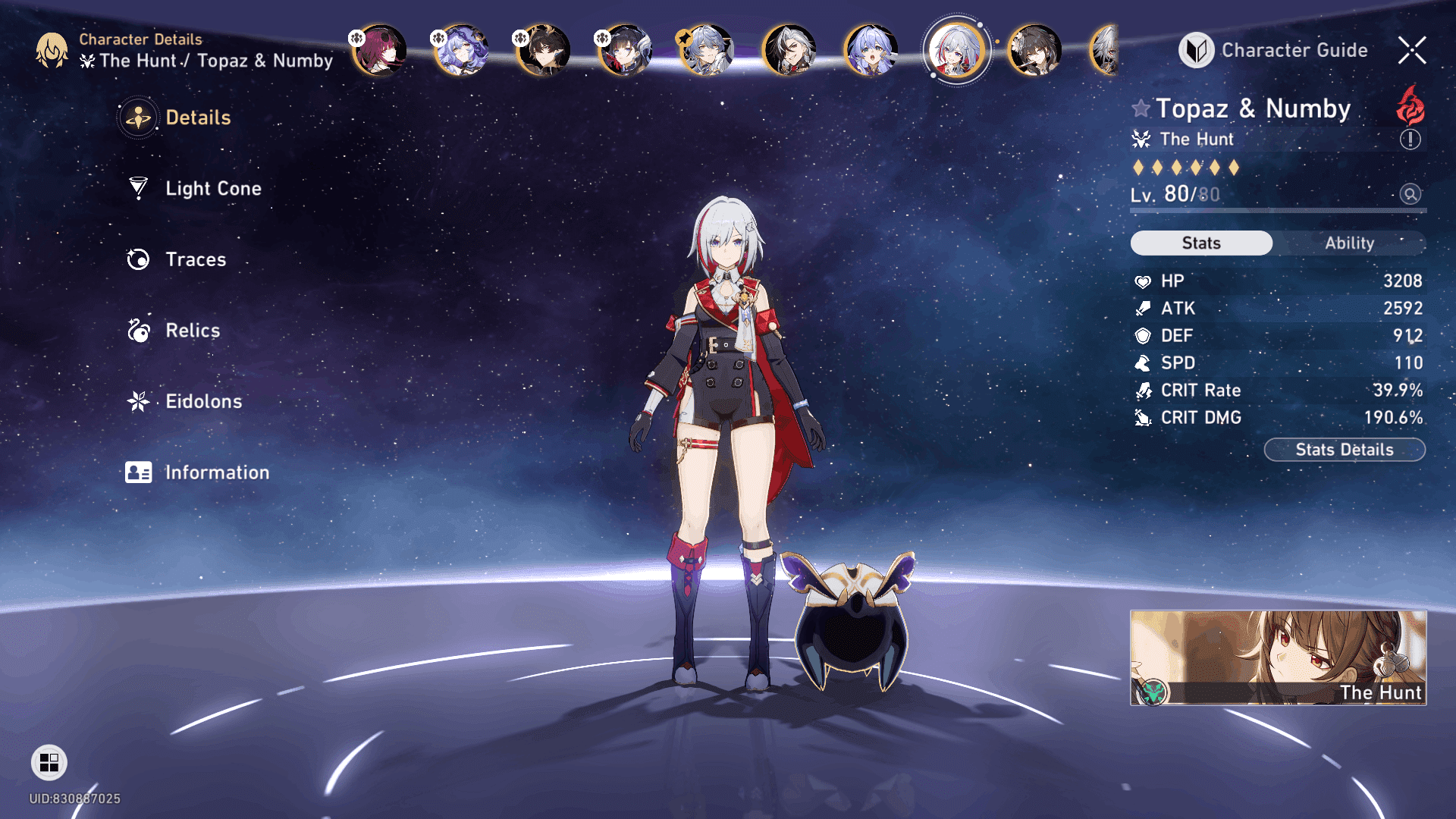Show the character Information page
1456x819 pixels.
216,472
